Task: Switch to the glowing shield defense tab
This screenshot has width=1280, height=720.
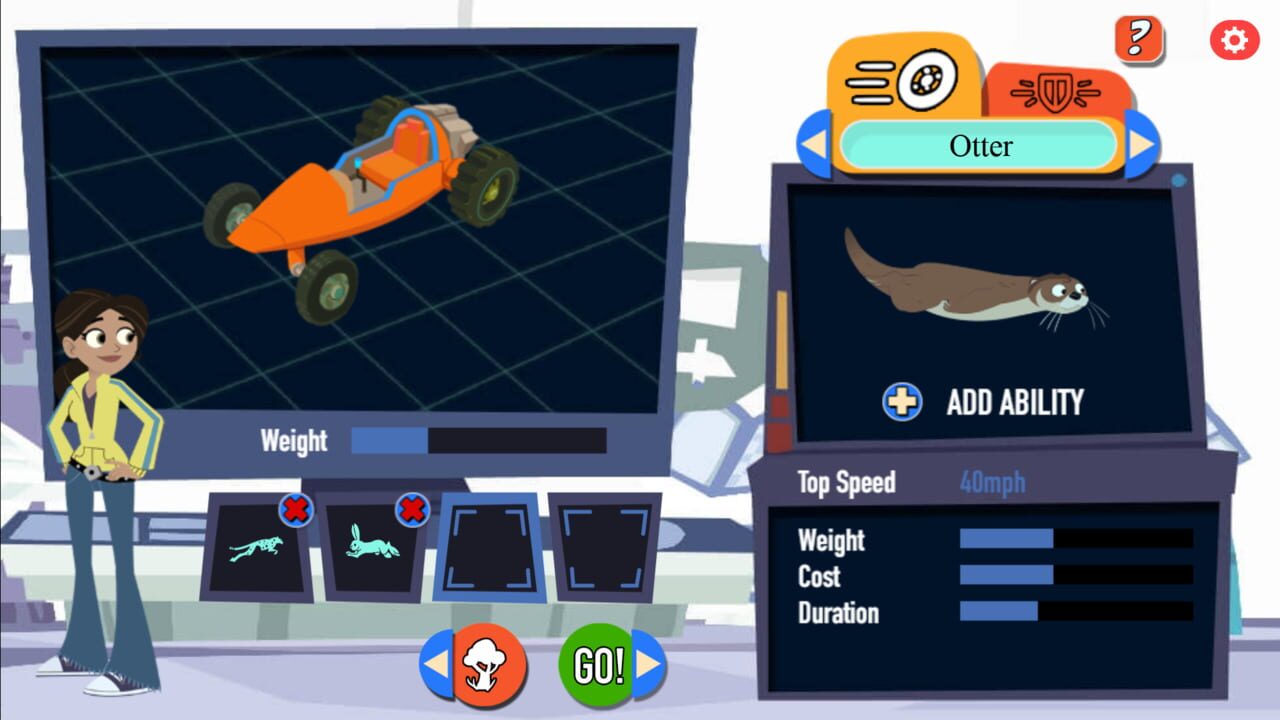Action: click(x=1059, y=90)
